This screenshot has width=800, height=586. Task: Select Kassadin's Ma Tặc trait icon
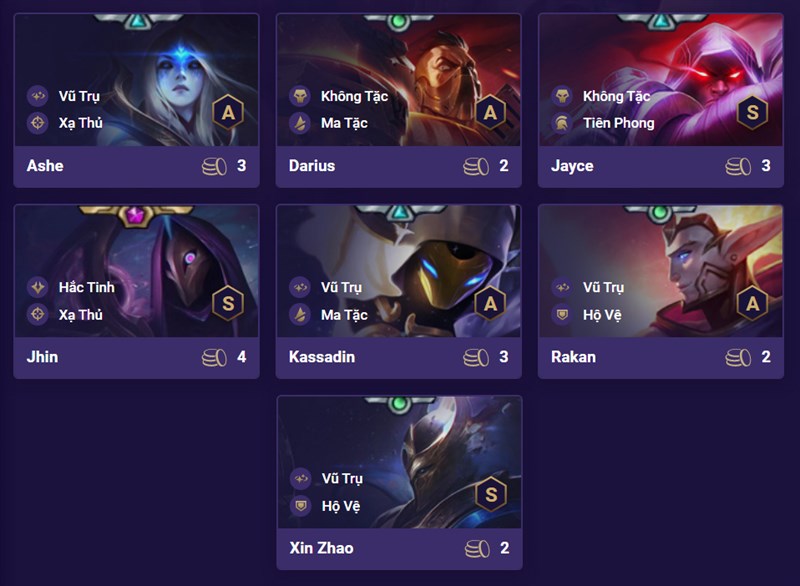[300, 315]
